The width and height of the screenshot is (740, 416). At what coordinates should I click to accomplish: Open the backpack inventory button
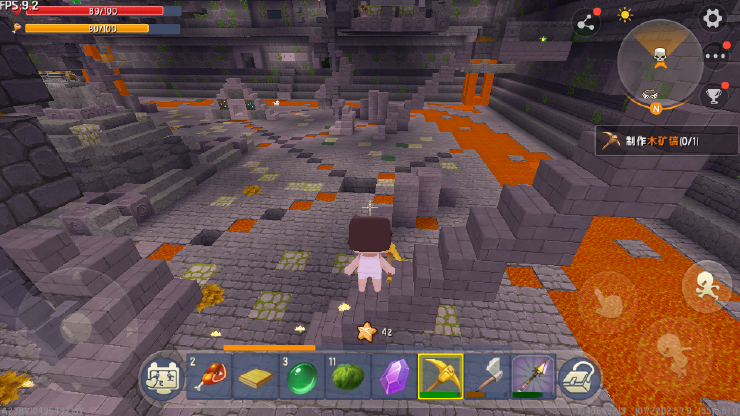[x=580, y=377]
